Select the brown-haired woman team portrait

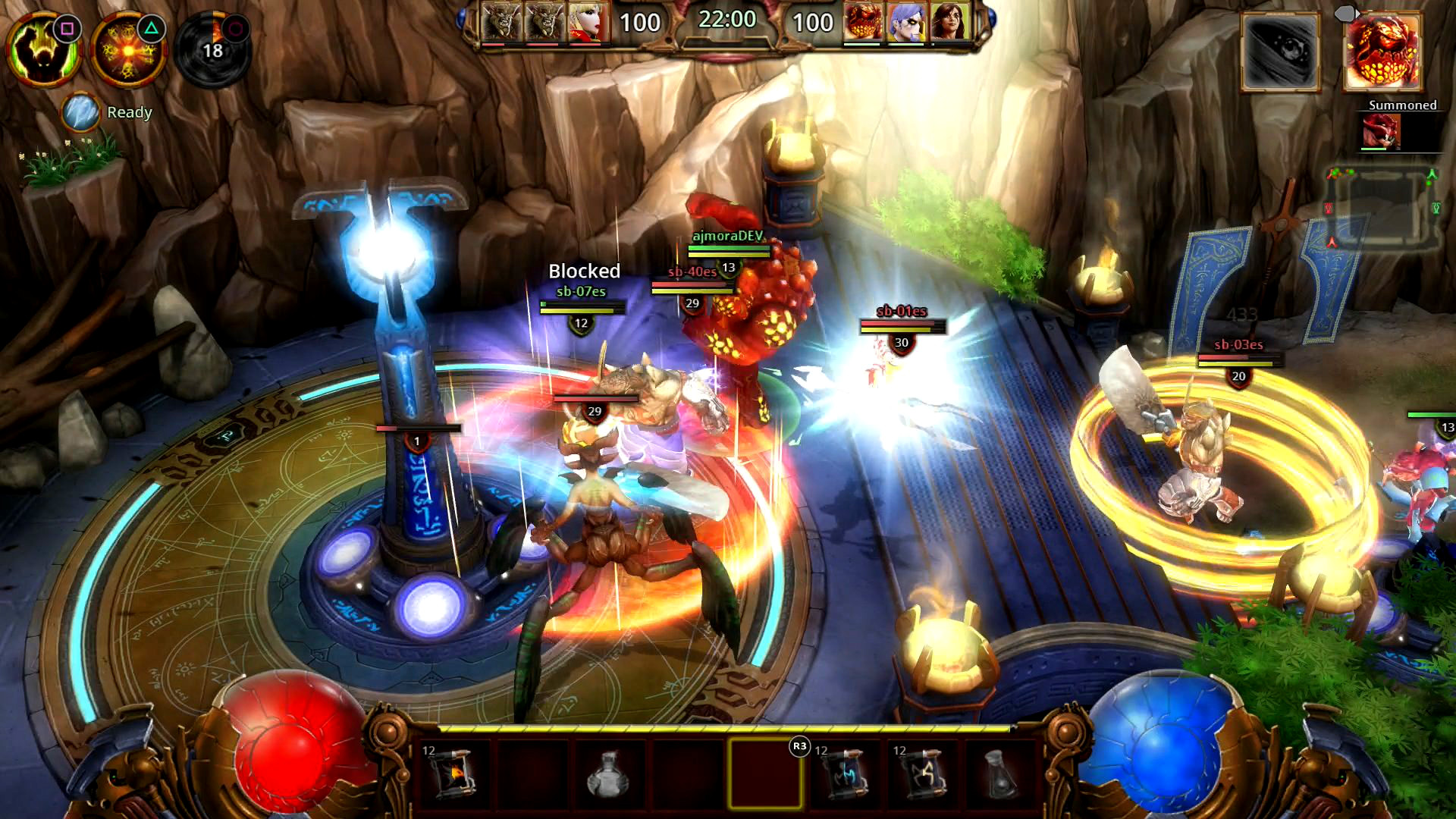coord(950,22)
